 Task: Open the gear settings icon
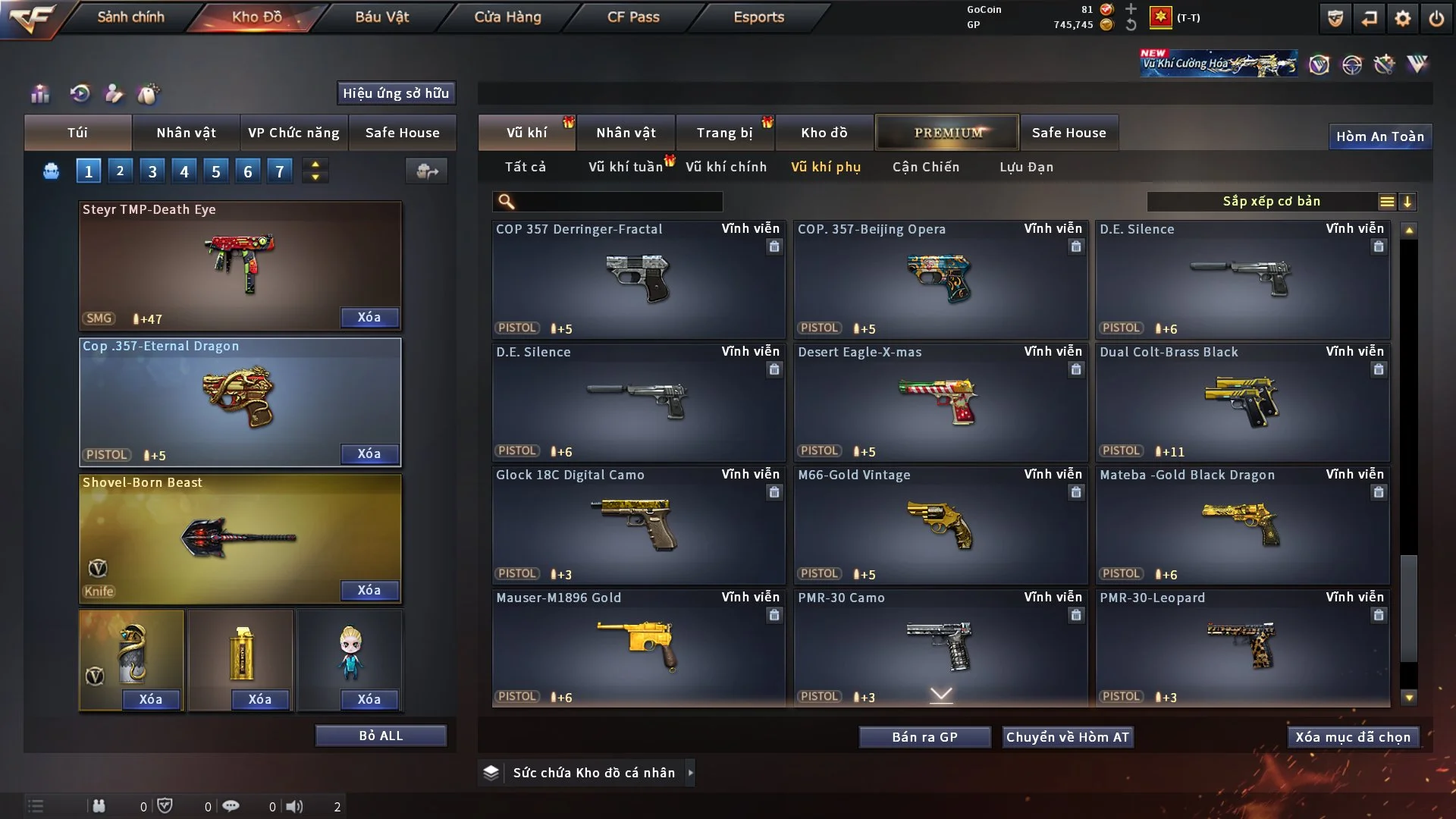(x=1402, y=18)
